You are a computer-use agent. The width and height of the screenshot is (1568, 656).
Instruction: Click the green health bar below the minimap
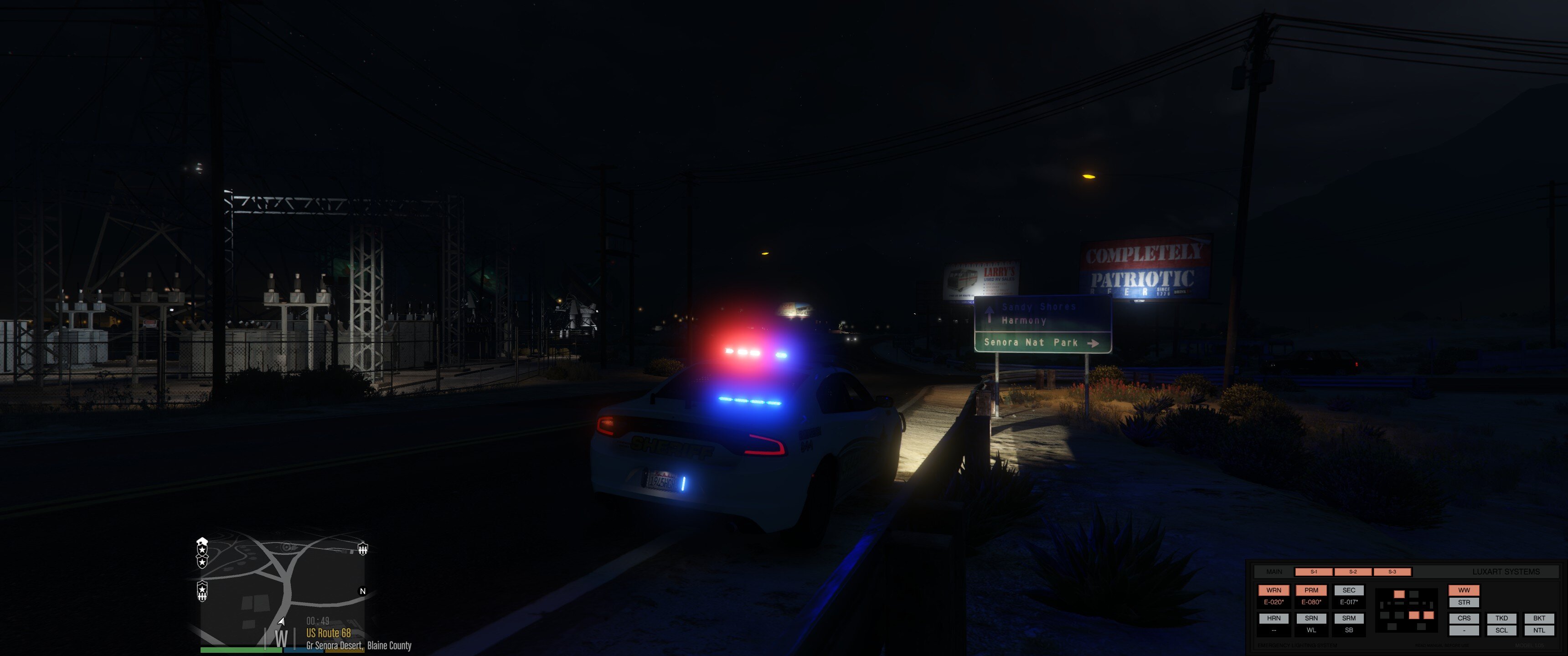241,651
